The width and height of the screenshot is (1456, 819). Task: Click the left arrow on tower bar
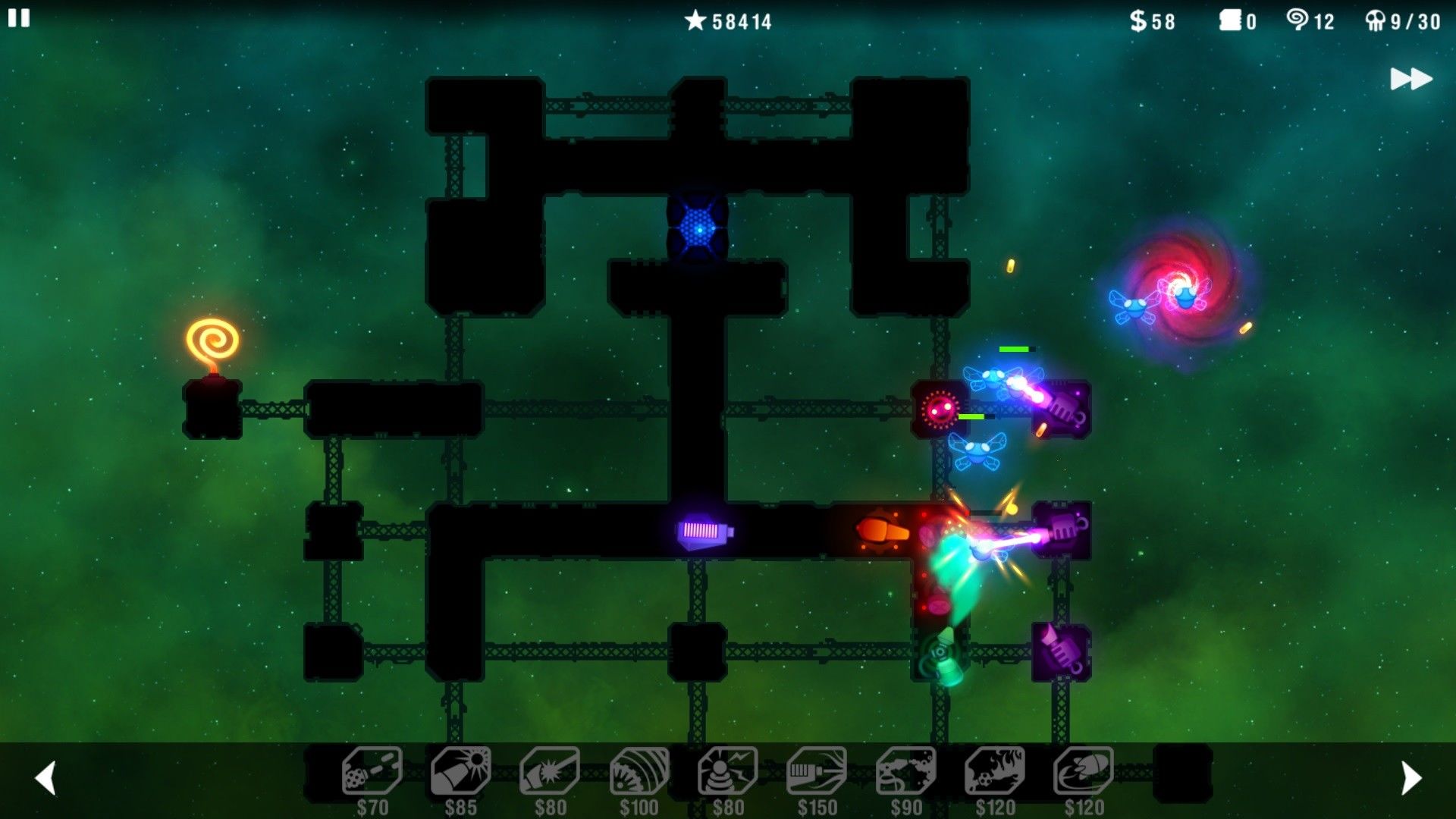[x=46, y=778]
